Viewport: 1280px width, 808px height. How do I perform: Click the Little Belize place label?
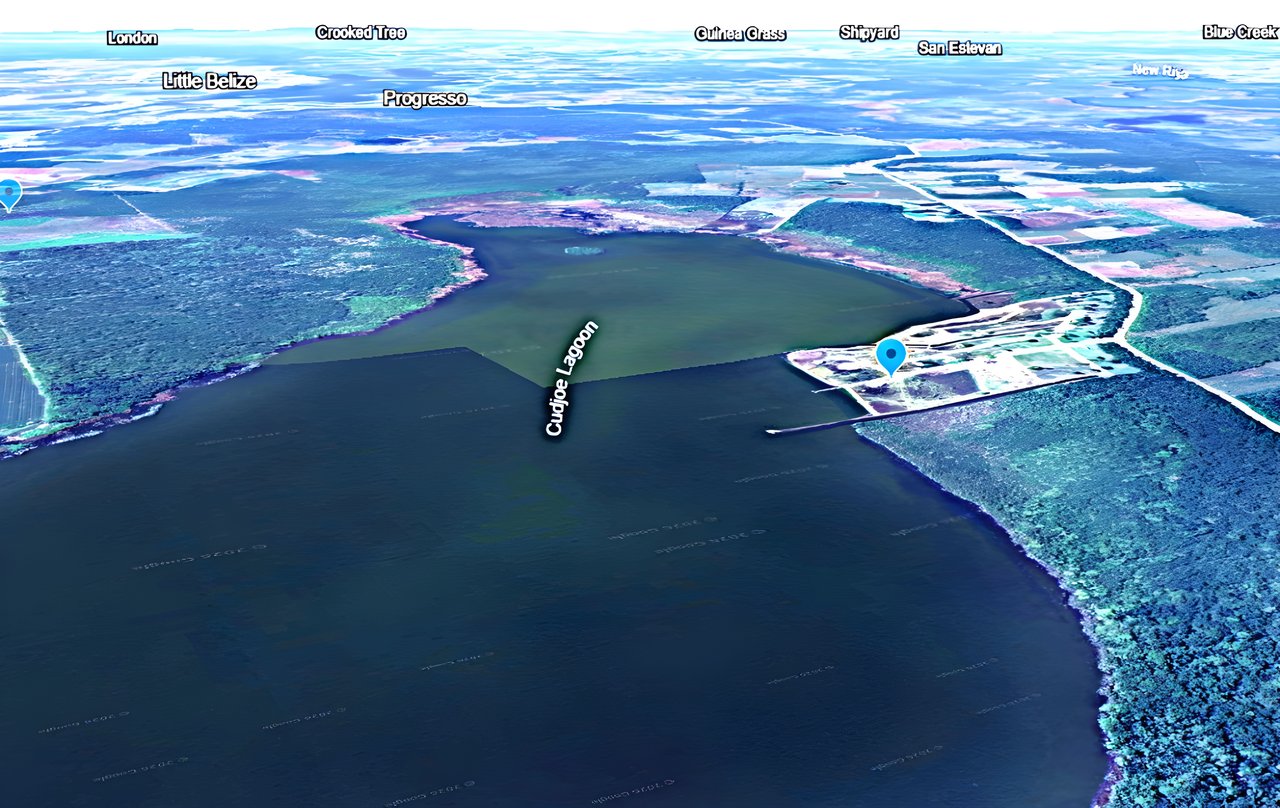210,81
